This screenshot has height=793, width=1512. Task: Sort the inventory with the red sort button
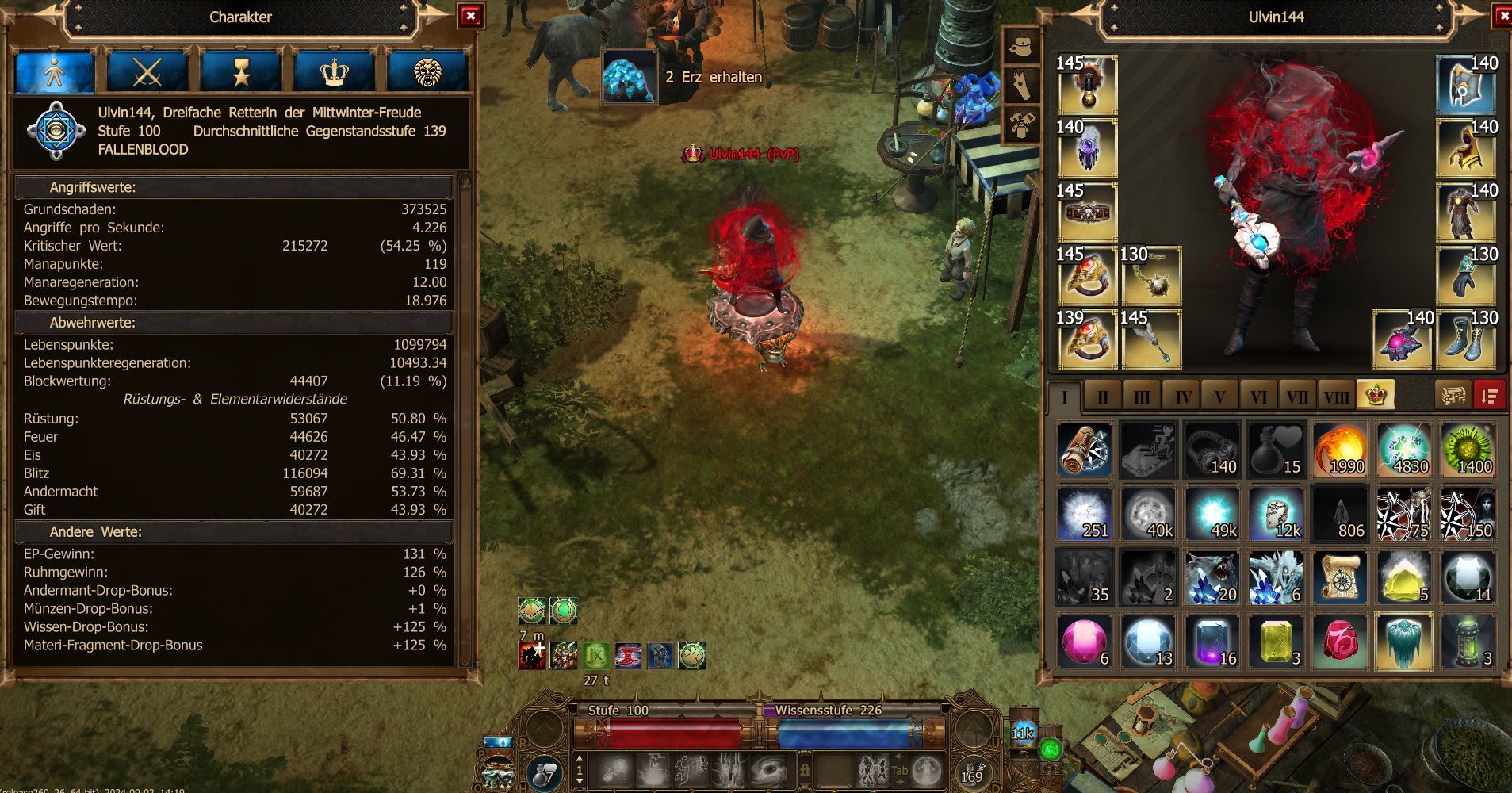coord(1490,395)
